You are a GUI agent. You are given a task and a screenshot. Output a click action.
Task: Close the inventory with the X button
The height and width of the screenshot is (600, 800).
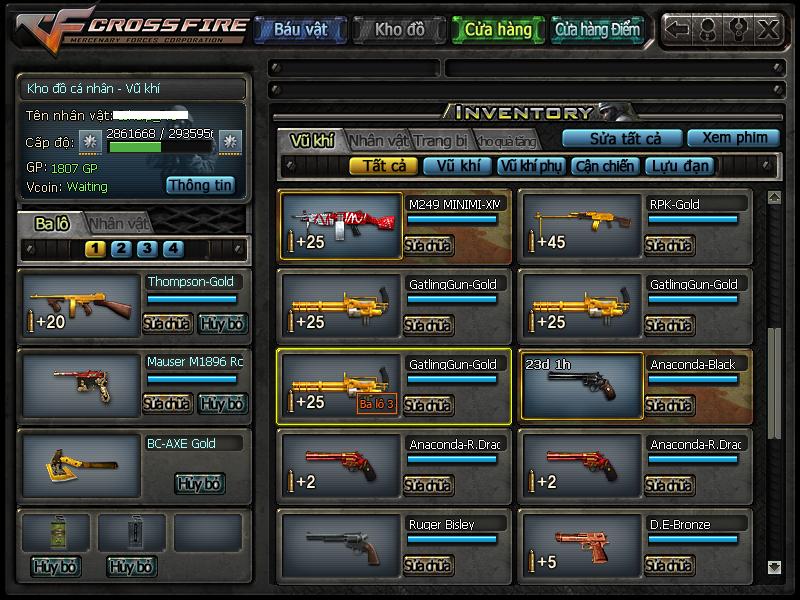767,30
